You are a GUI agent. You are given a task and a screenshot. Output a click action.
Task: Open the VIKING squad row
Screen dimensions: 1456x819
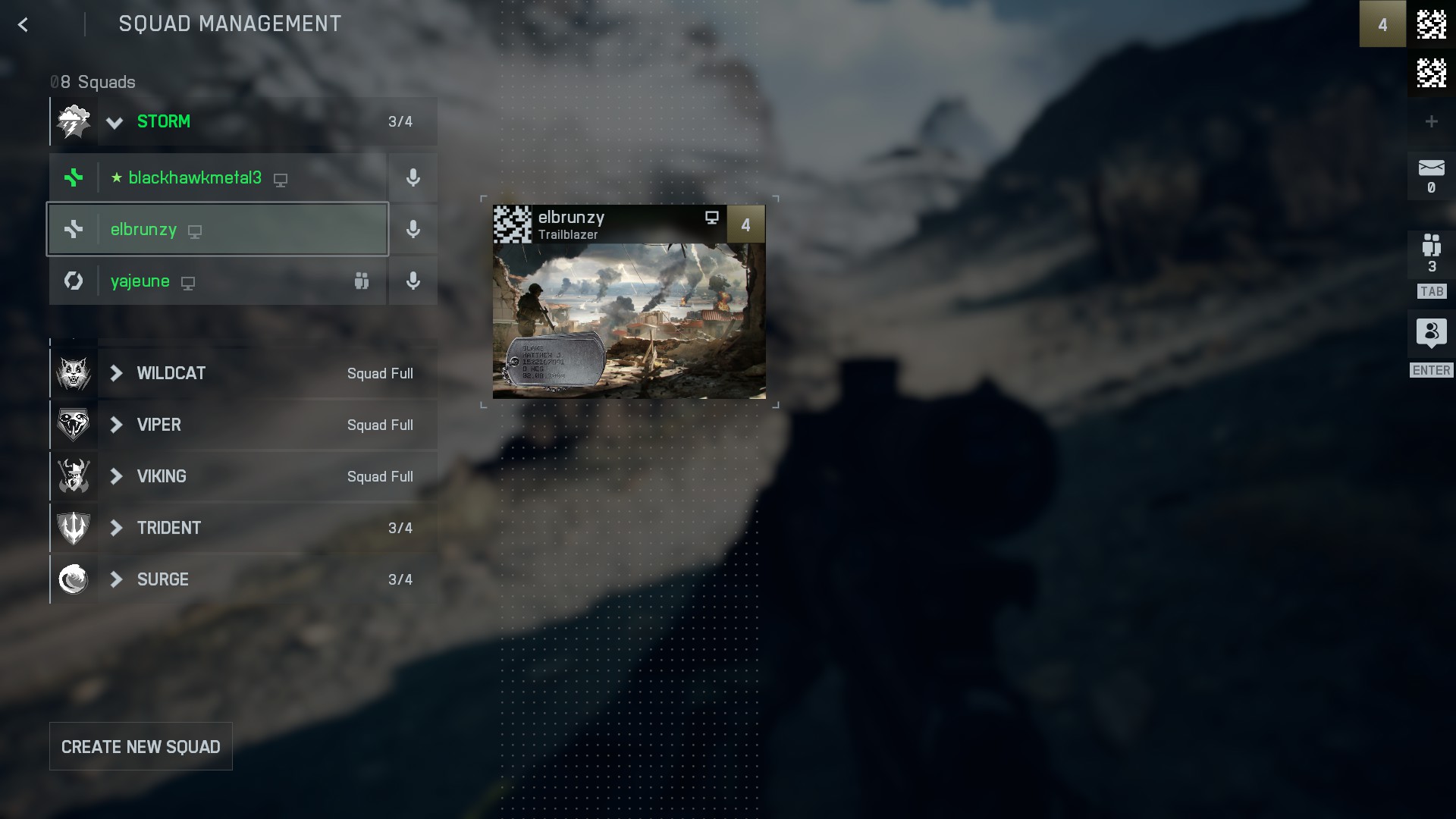pos(243,477)
